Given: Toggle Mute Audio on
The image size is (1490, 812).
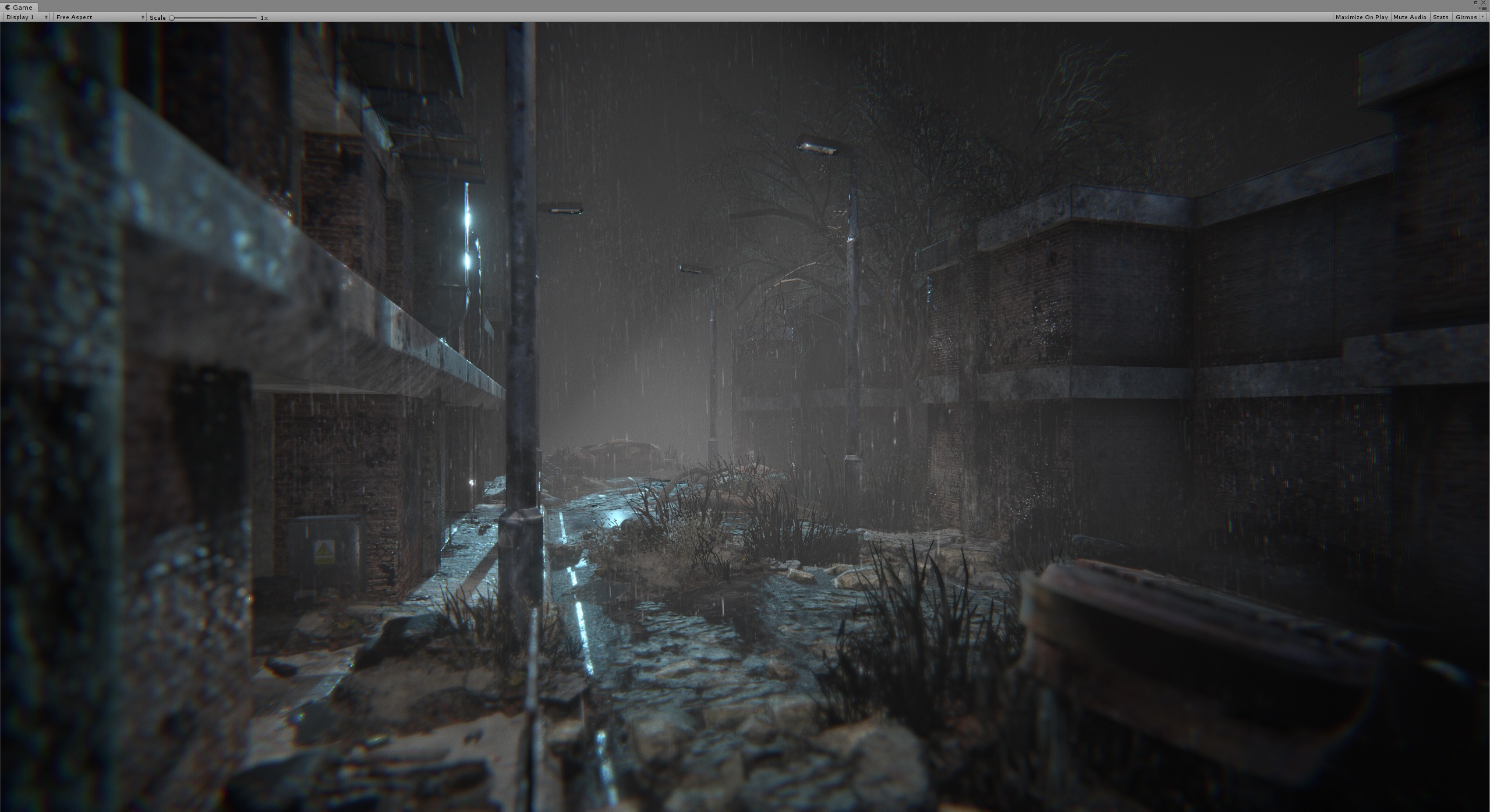Looking at the screenshot, I should point(1410,17).
